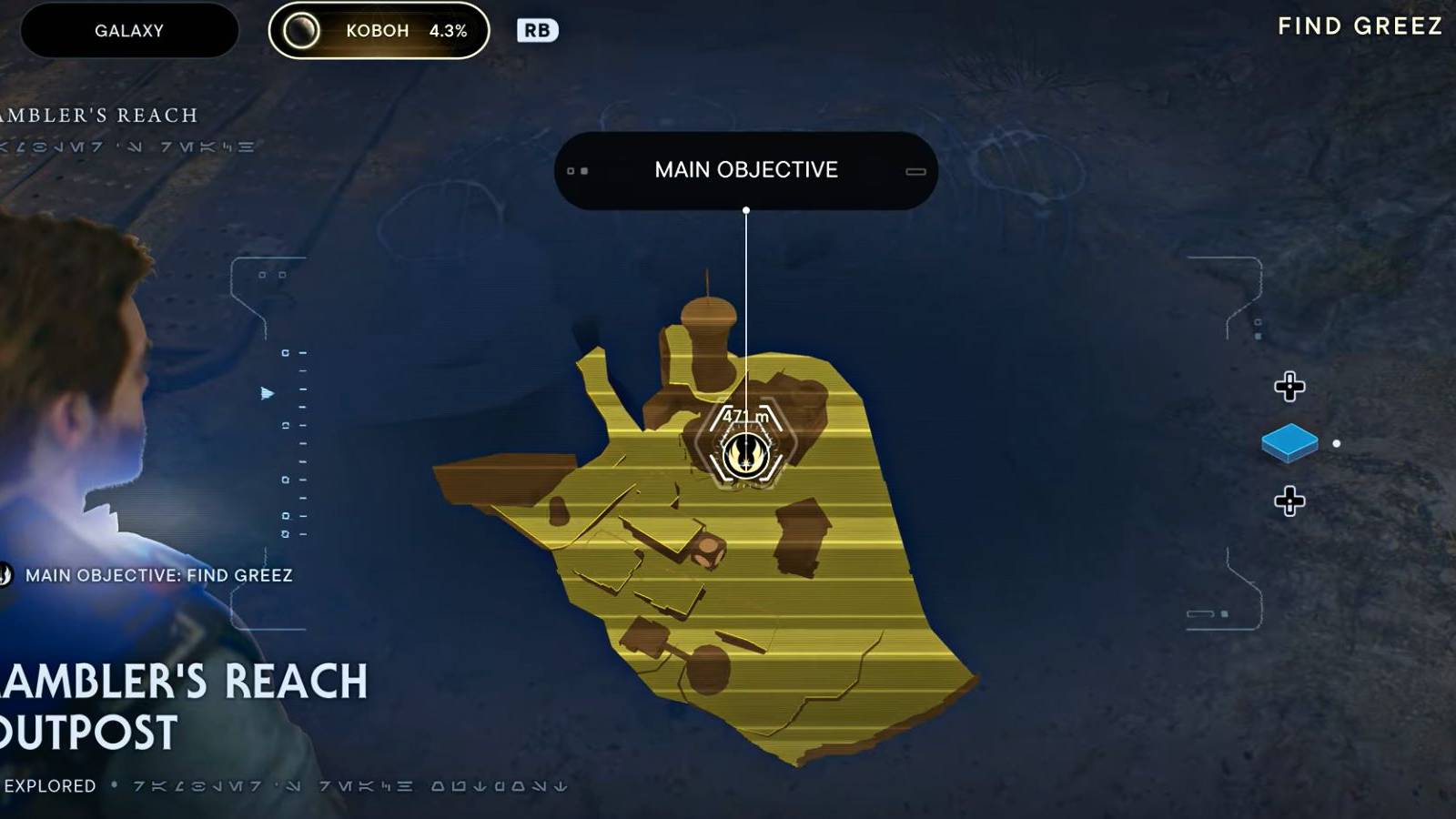
Task: Toggle the filled square on MAIN OBJECTIVE banner
Action: [583, 171]
